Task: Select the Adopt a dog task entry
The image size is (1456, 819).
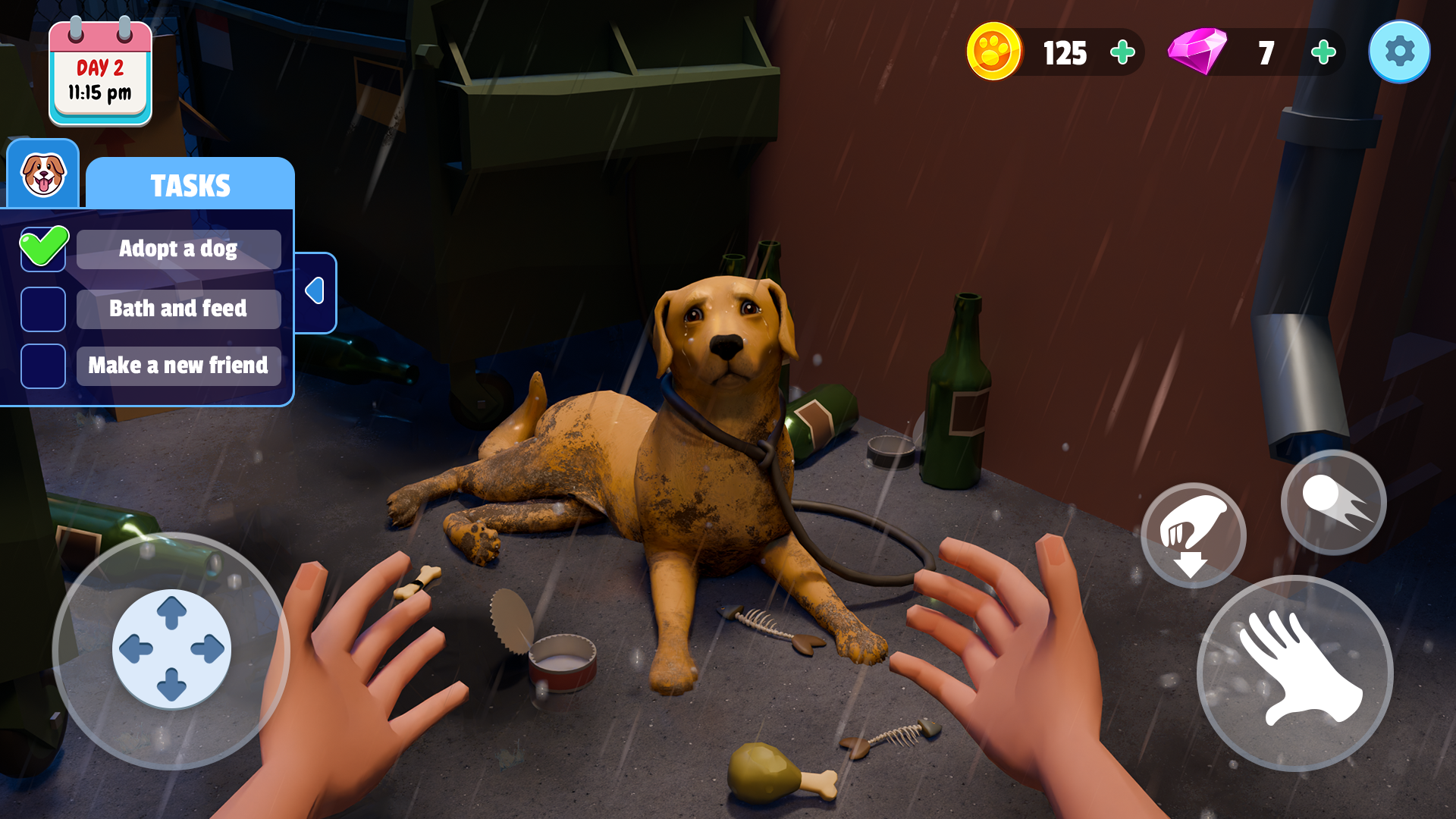Action: (177, 249)
